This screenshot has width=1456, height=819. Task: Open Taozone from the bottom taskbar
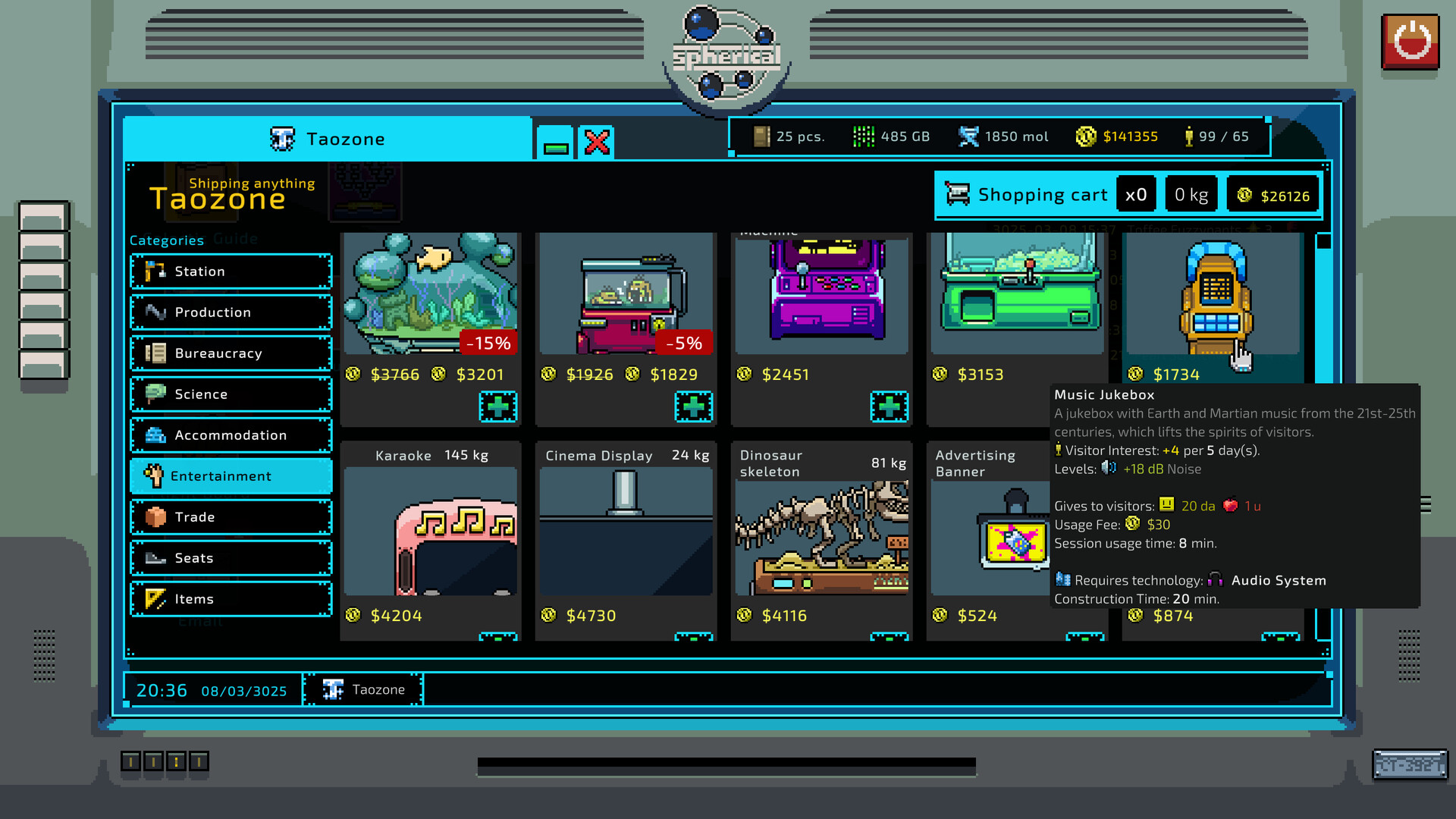(x=362, y=689)
